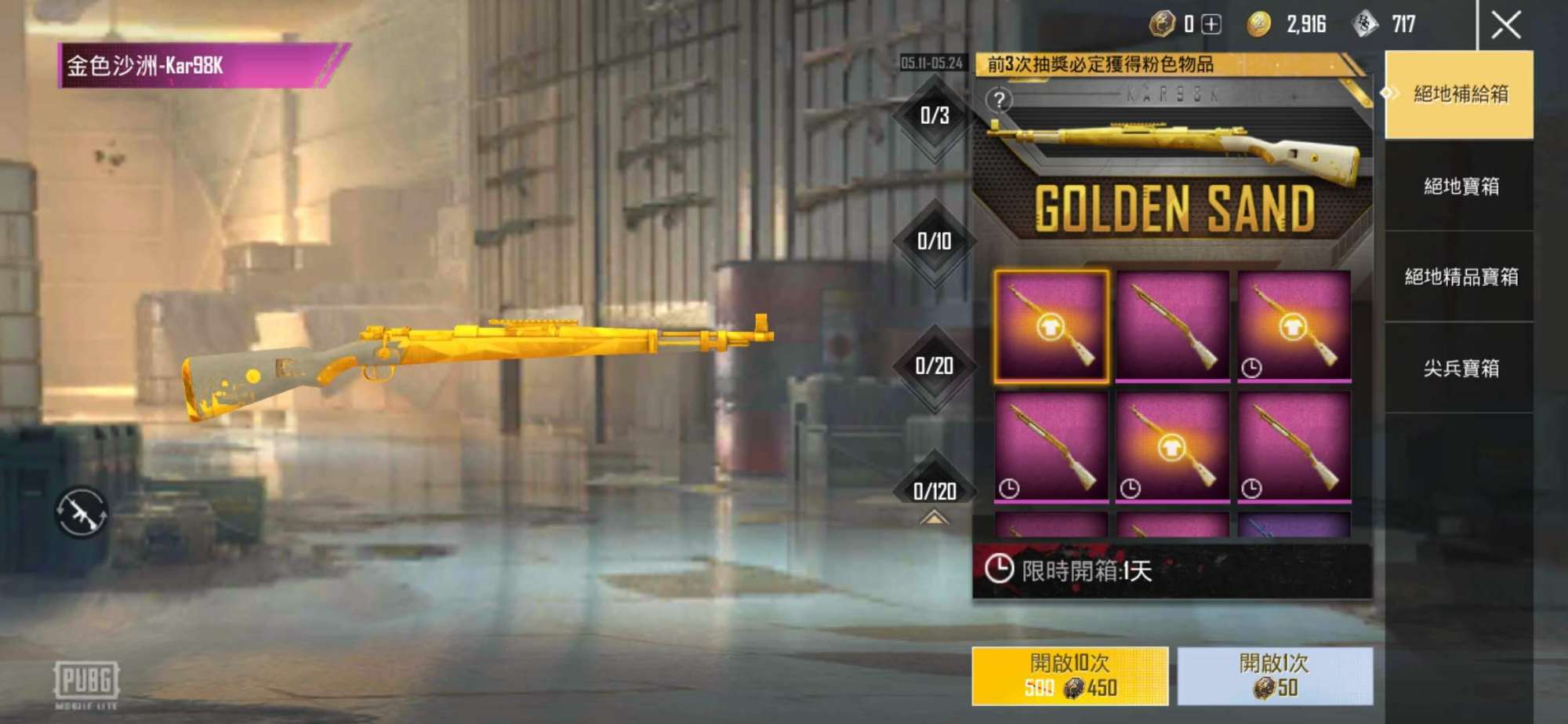1568x724 pixels.
Task: Toggle the weapon preview rotate icon
Action: coord(81,512)
